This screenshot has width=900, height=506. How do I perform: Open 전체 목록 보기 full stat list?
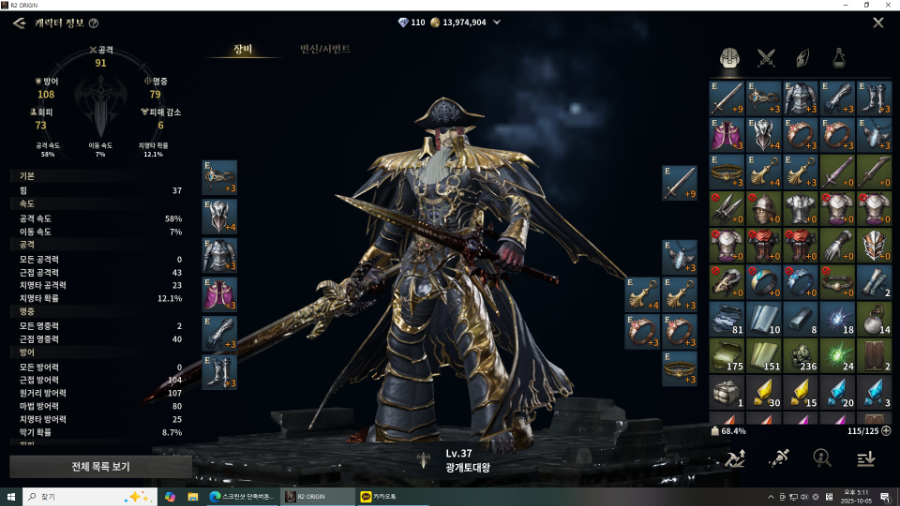pos(100,466)
